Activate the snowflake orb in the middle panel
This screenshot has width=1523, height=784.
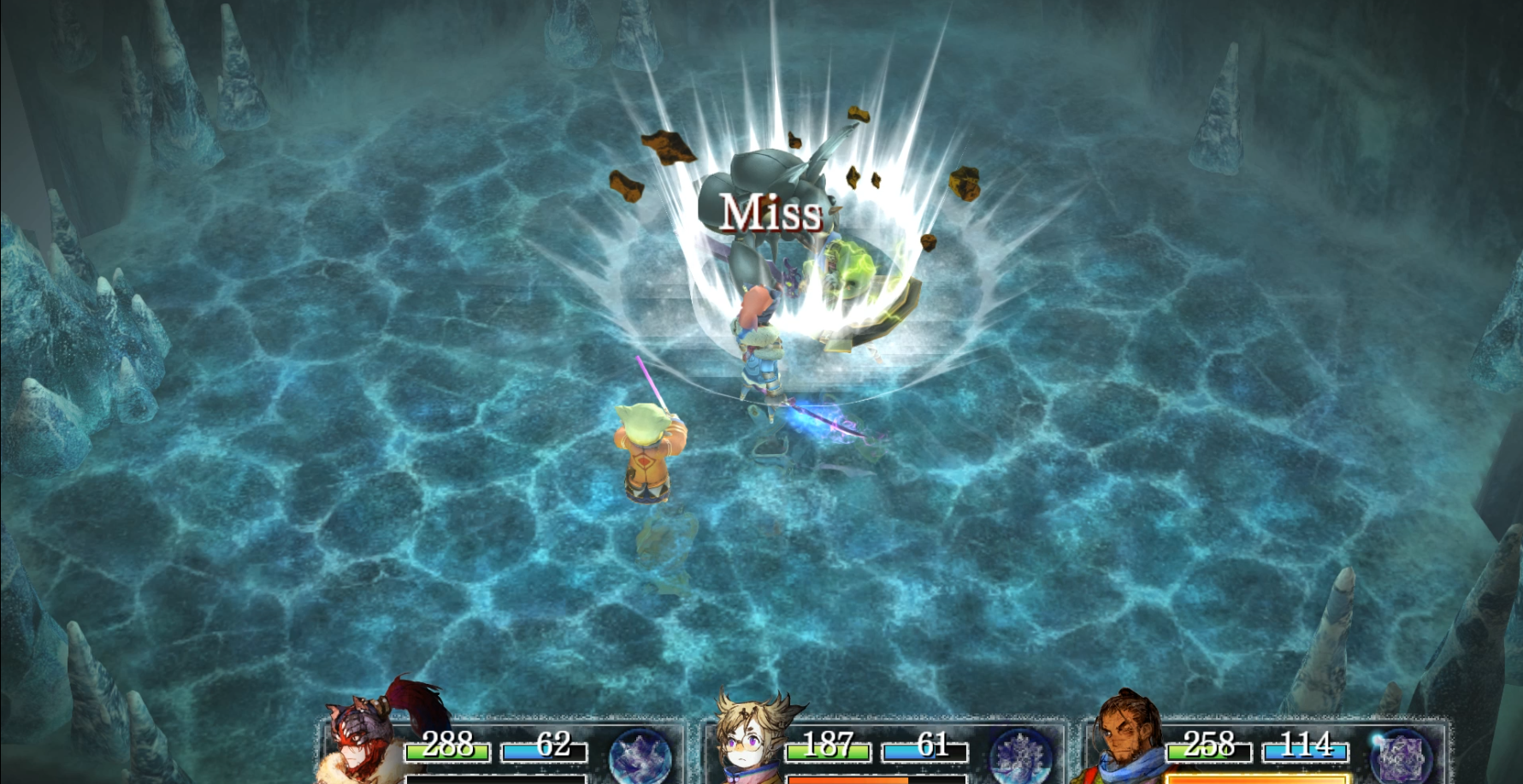click(1020, 756)
